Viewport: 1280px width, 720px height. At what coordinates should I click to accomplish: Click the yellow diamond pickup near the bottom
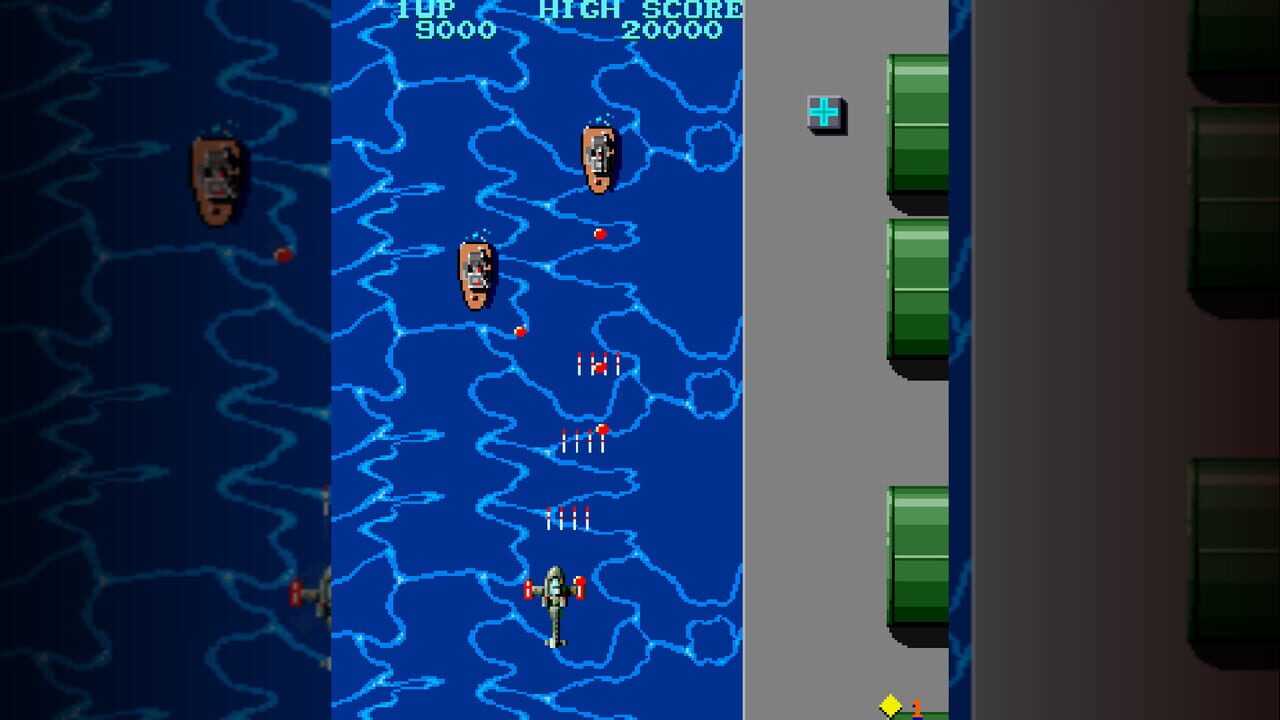point(888,705)
